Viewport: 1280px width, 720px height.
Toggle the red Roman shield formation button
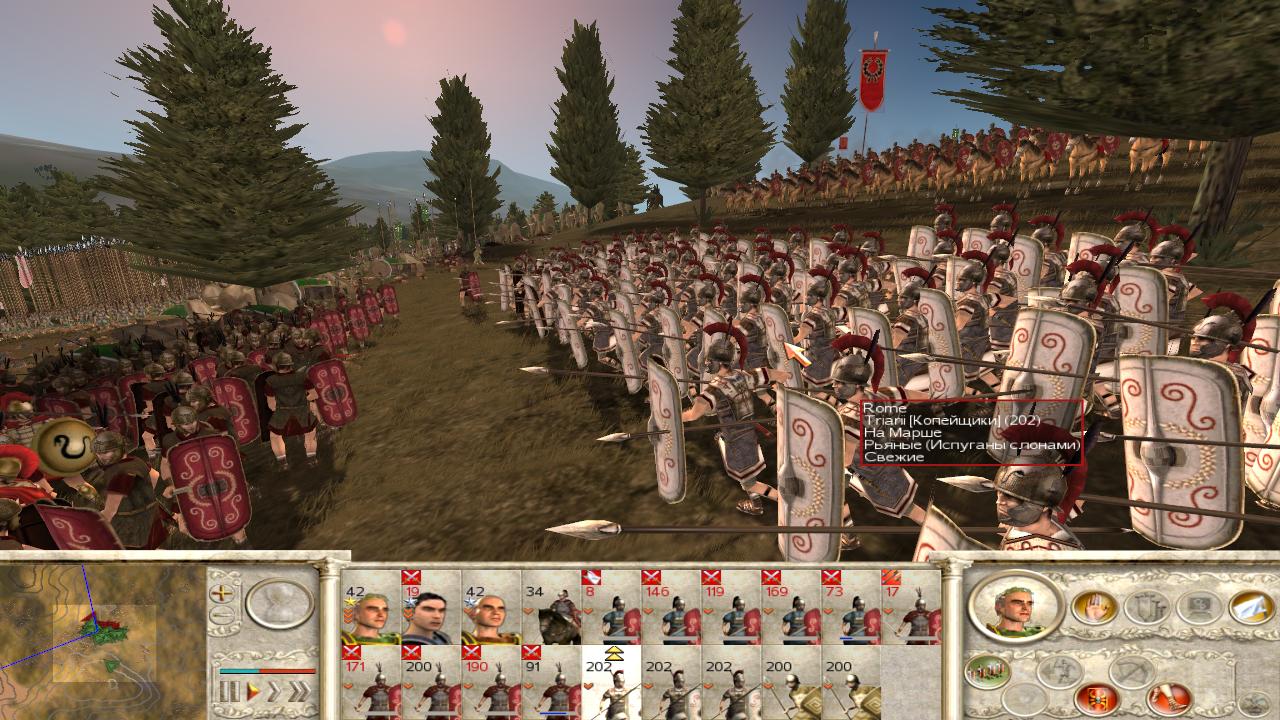pyautogui.click(x=1095, y=698)
